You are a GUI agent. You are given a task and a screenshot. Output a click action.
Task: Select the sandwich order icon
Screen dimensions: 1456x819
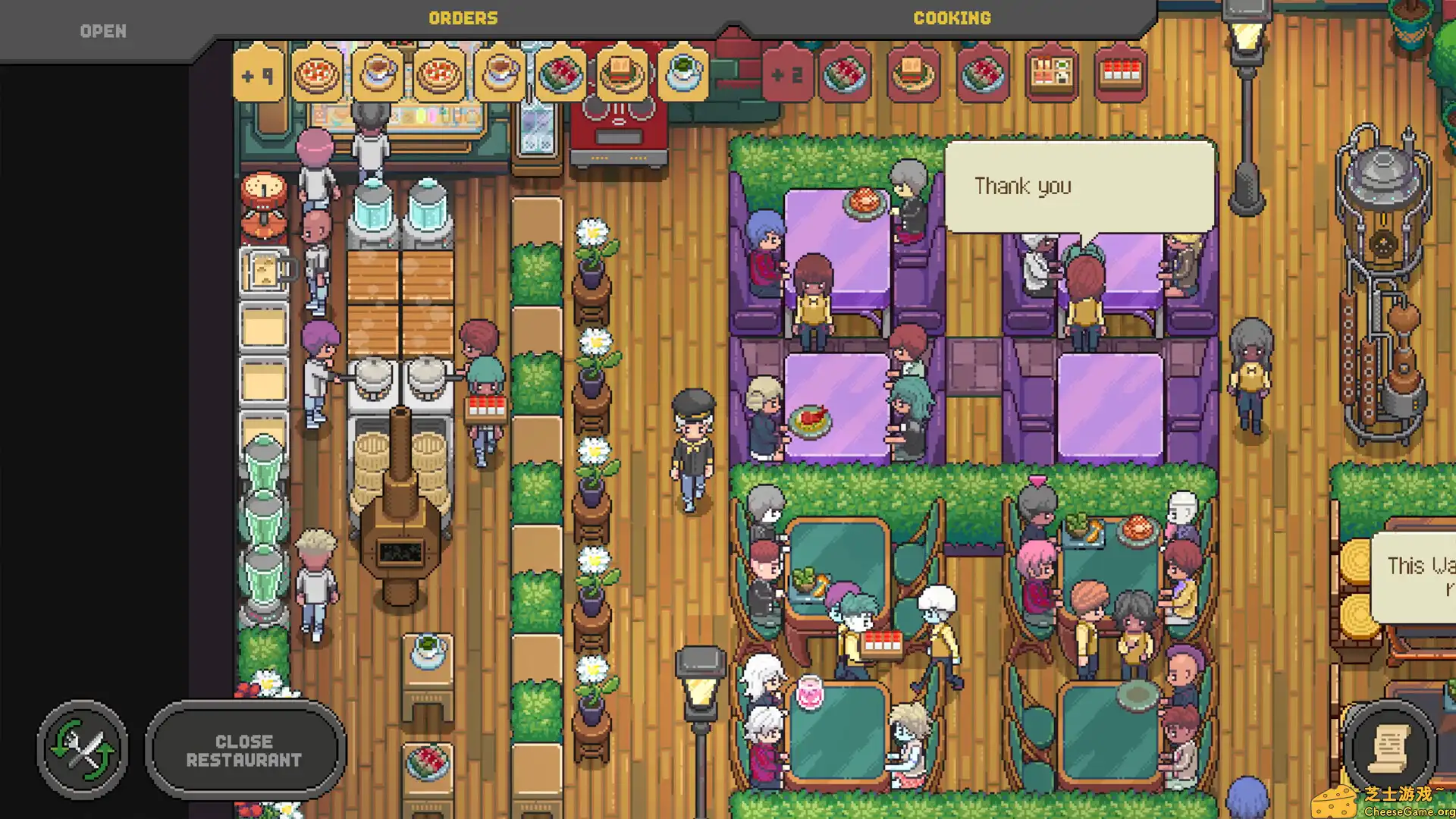(620, 76)
